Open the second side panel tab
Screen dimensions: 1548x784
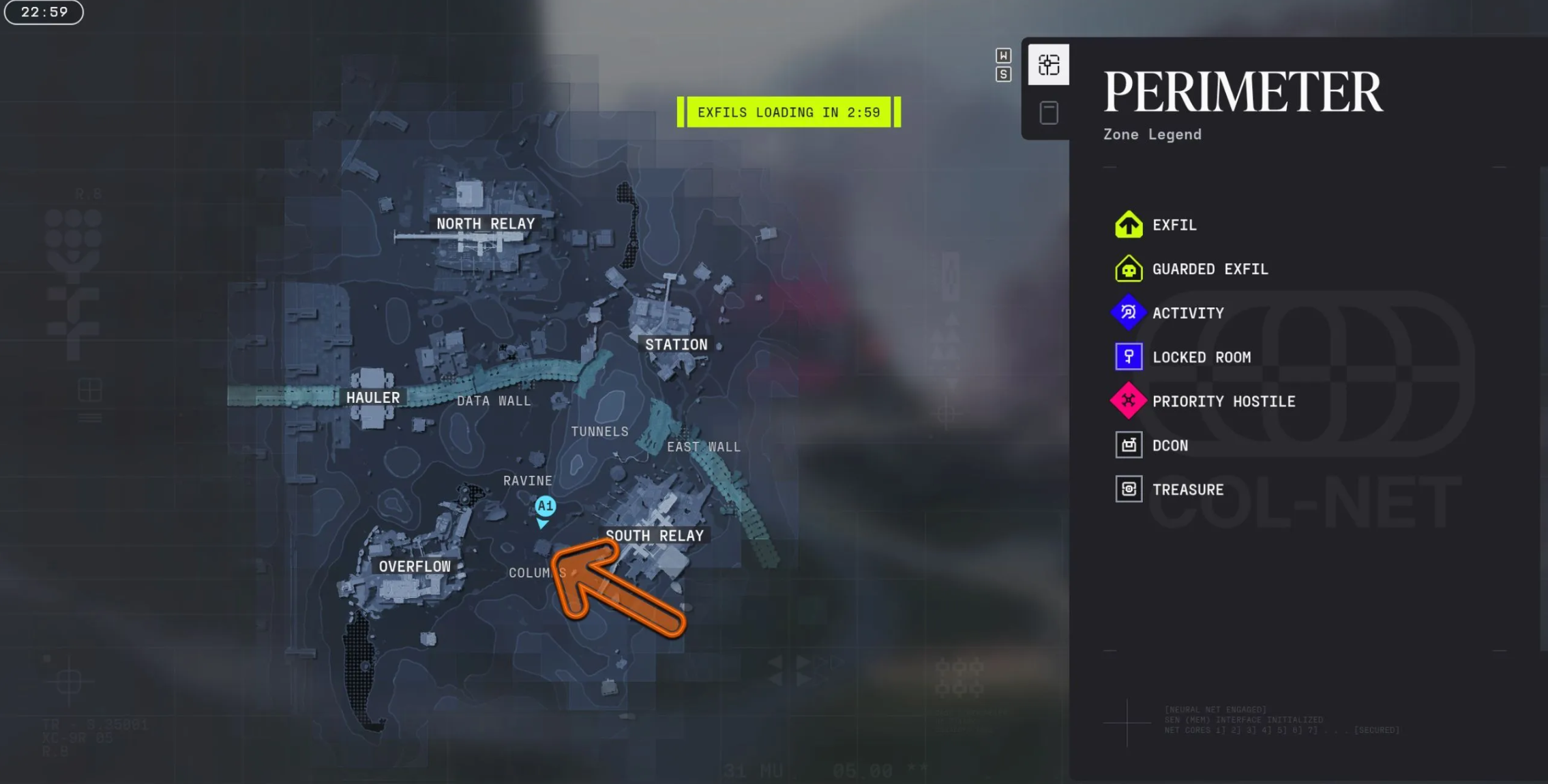point(1048,112)
